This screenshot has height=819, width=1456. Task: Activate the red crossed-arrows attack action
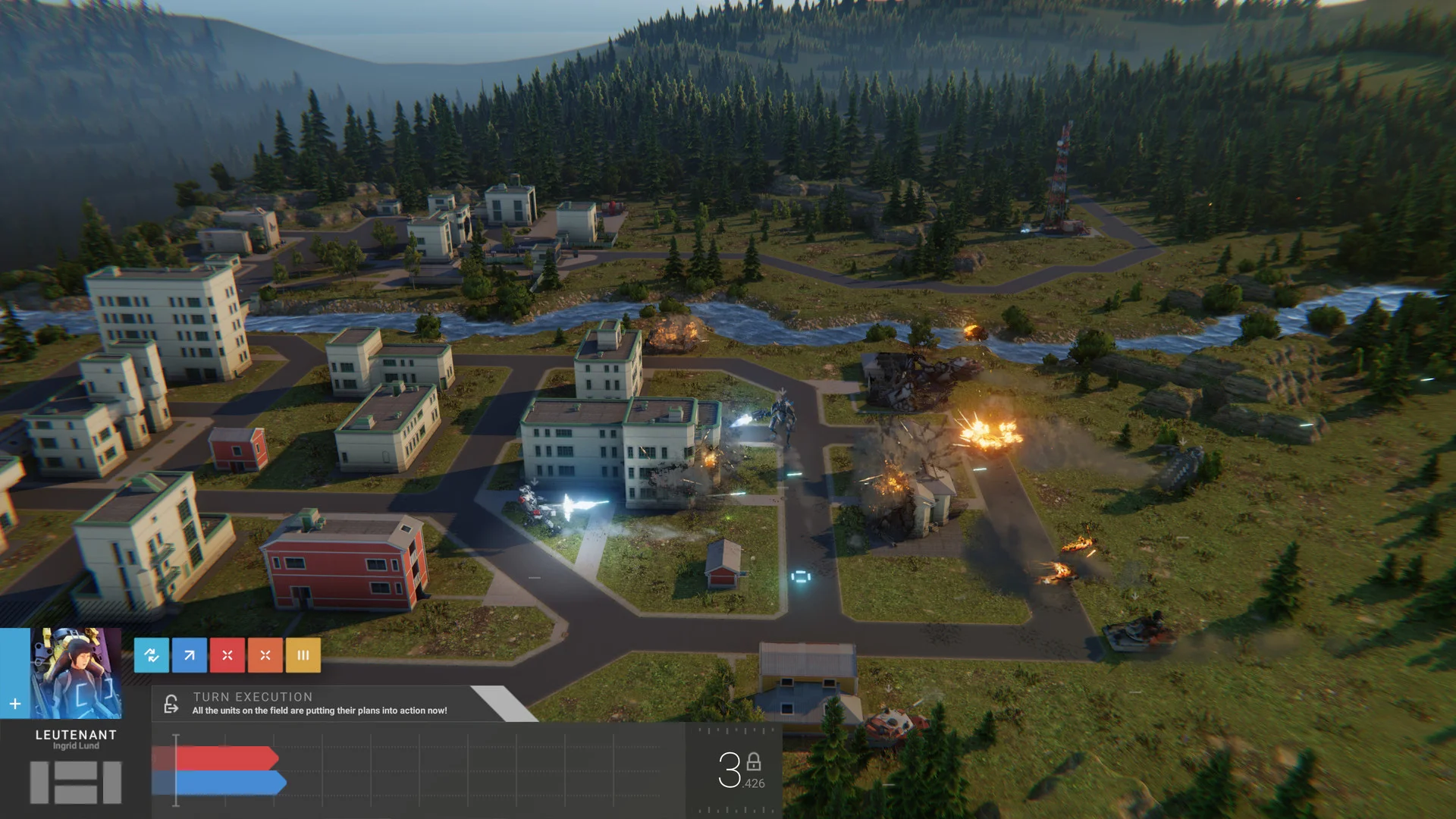point(227,655)
